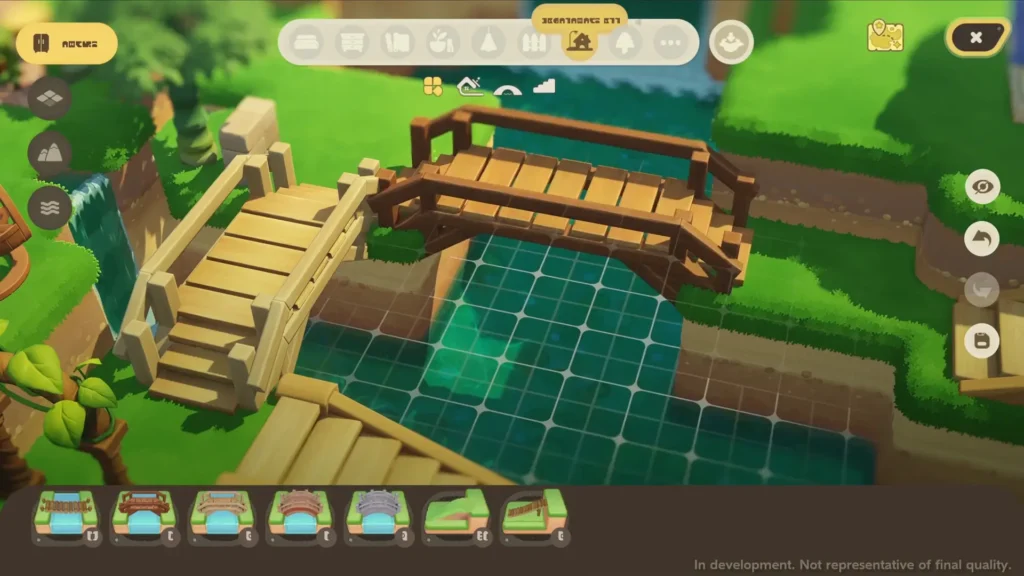Open the mountain terrain tool
1024x576 pixels.
point(49,153)
